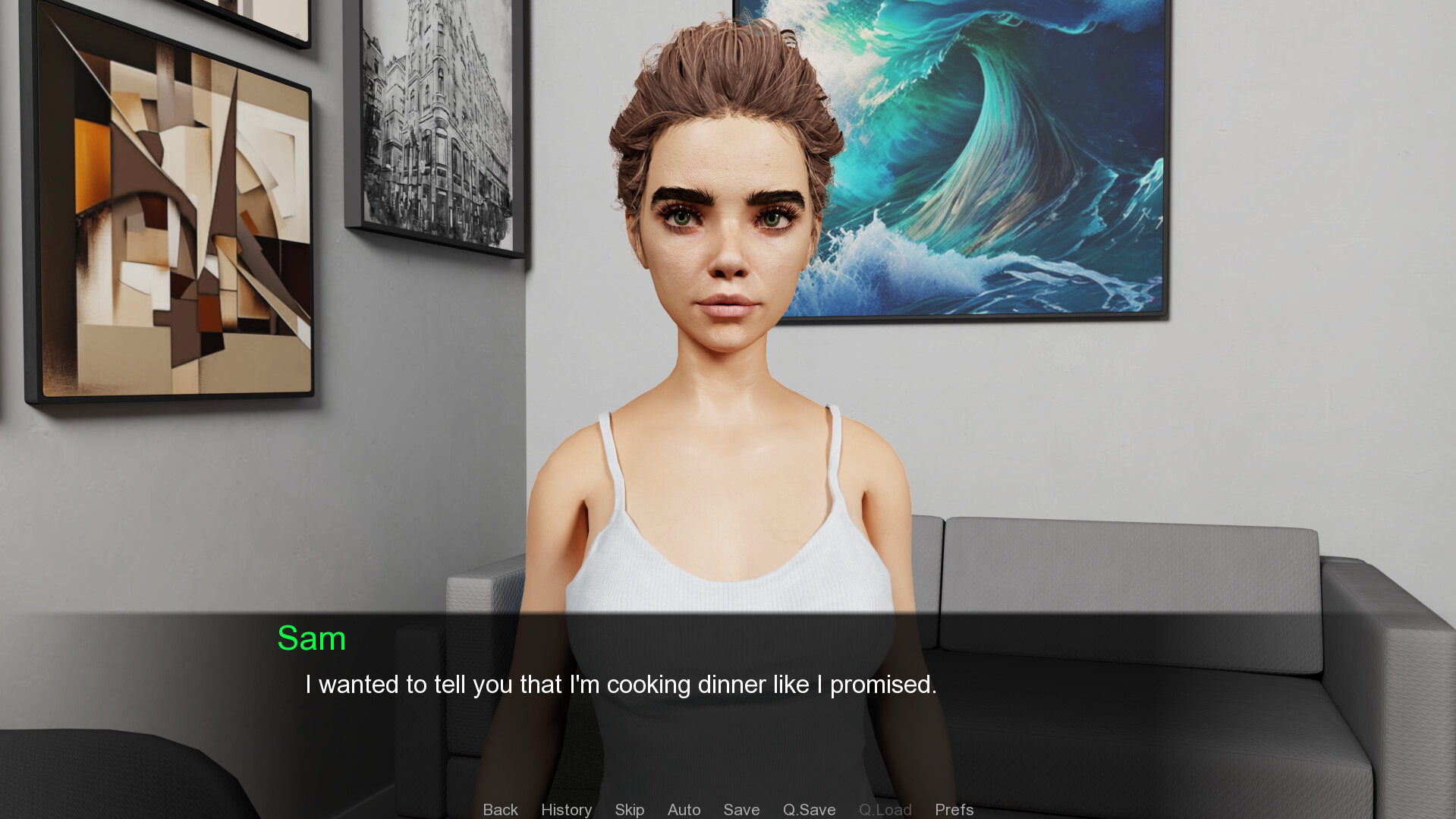Click Back to view previous dialogue
This screenshot has width=1456, height=819.
[x=500, y=809]
